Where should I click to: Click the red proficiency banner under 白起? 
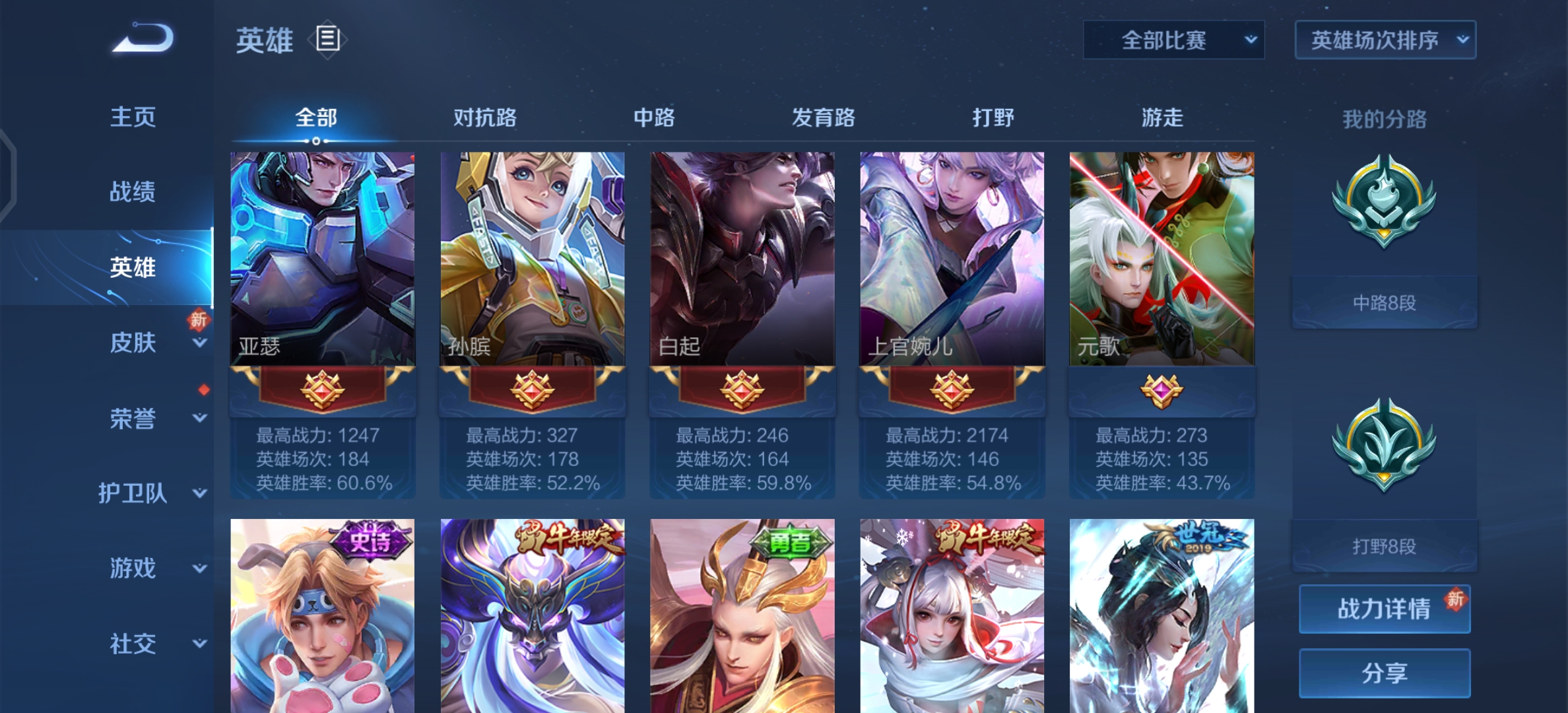click(740, 390)
